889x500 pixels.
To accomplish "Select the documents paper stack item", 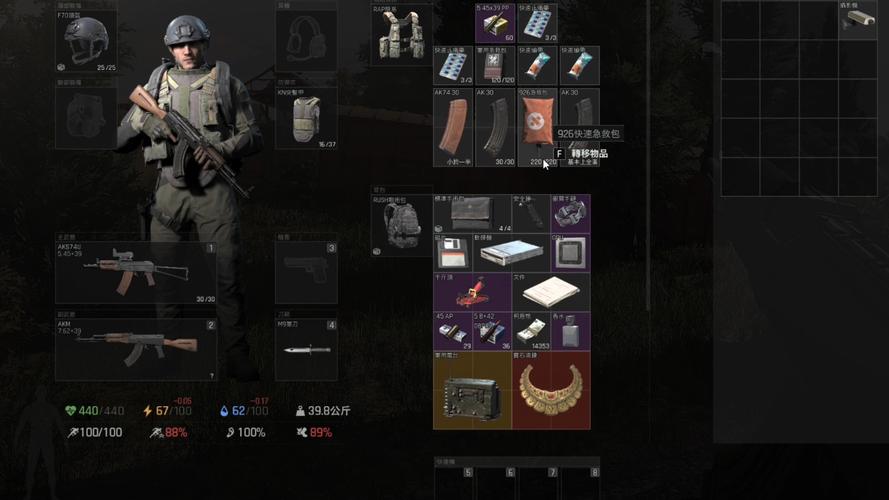I will tap(551, 292).
